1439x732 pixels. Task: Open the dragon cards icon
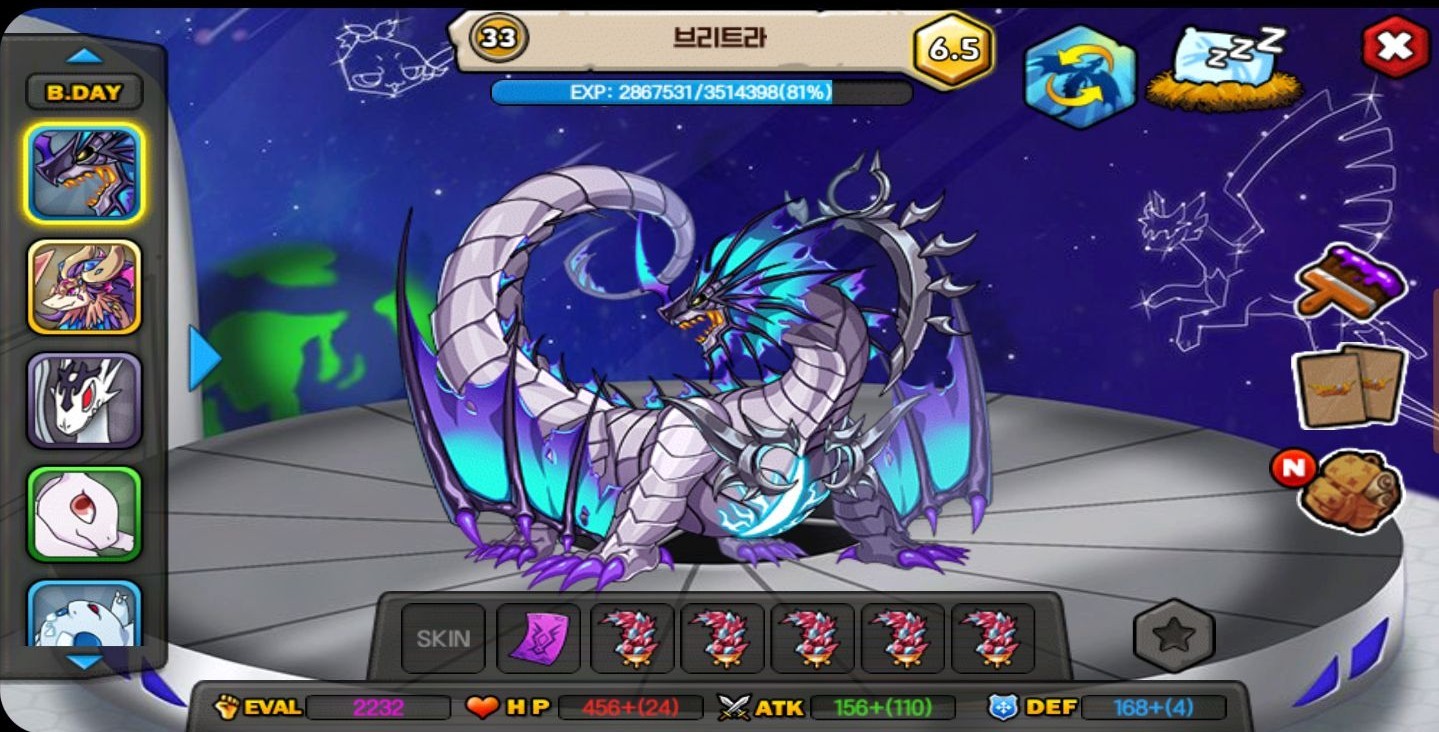click(x=1349, y=385)
